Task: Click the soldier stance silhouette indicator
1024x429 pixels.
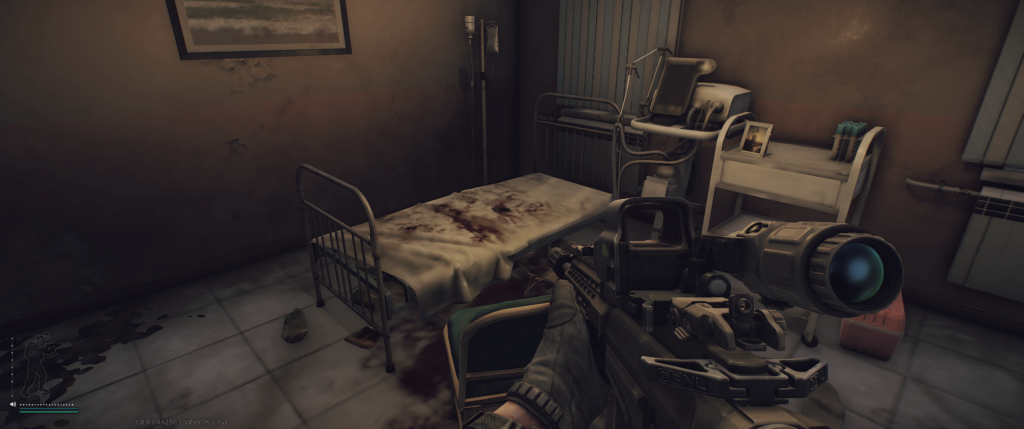Action: (x=39, y=363)
